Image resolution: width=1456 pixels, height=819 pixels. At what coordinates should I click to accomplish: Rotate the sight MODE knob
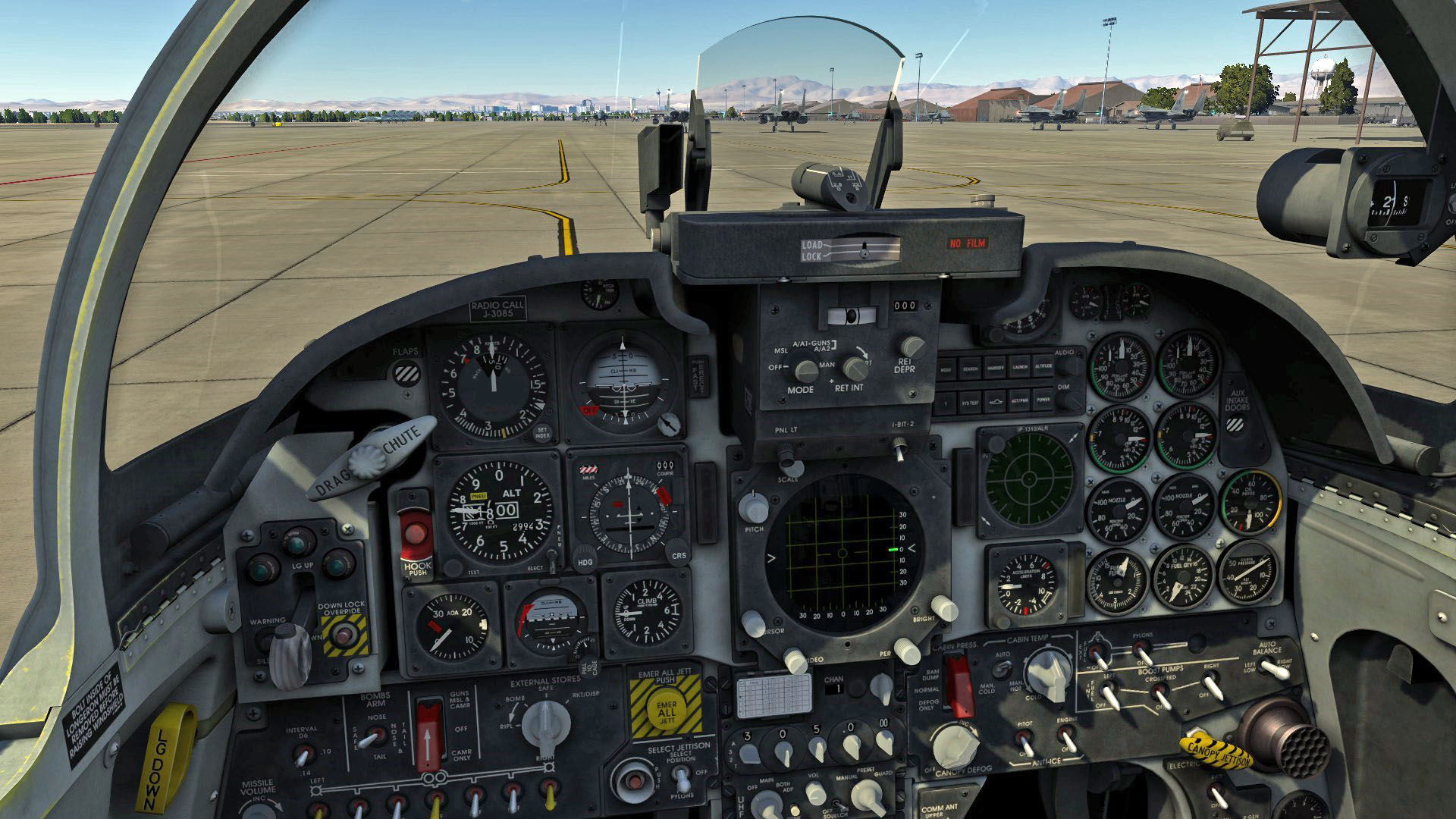(x=804, y=371)
